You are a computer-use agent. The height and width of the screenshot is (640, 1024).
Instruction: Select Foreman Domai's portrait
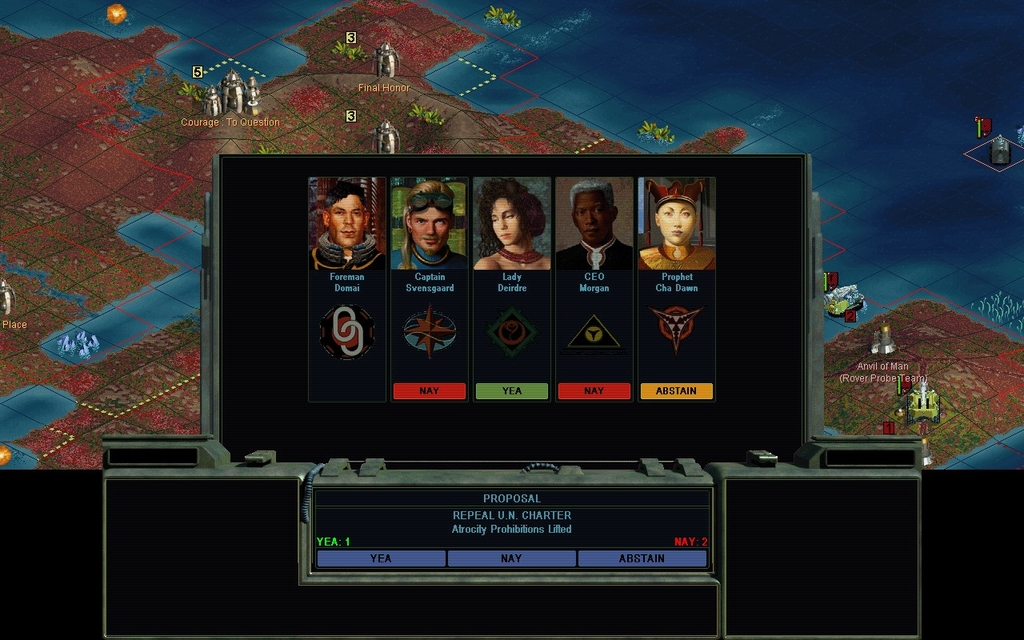pyautogui.click(x=347, y=224)
